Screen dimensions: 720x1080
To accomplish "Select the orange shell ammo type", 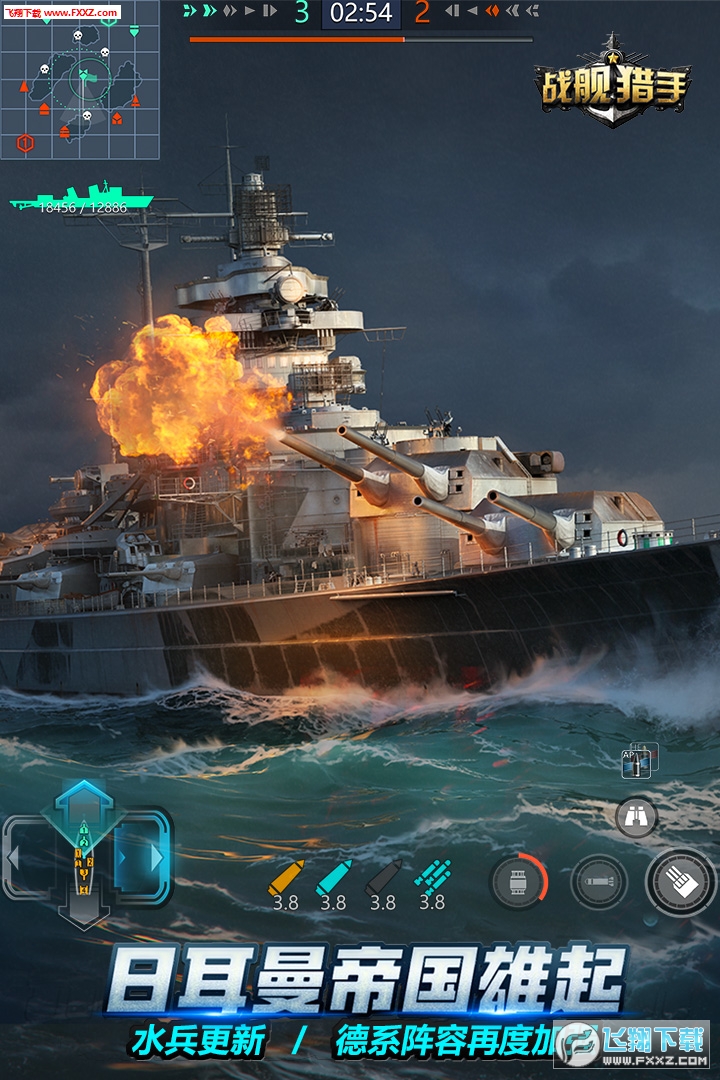I will 285,877.
